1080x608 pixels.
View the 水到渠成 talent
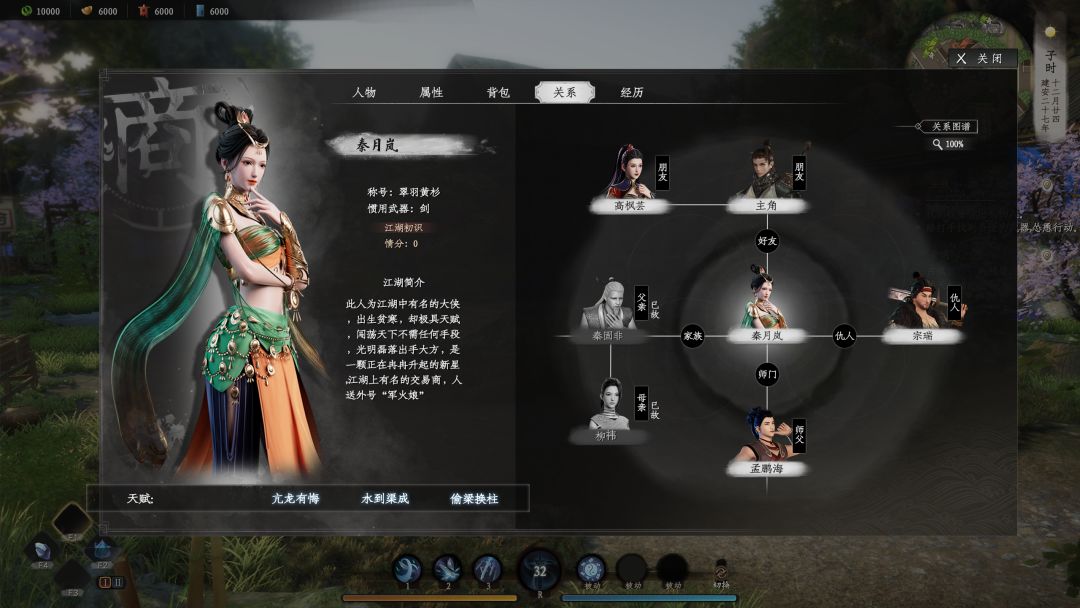386,498
